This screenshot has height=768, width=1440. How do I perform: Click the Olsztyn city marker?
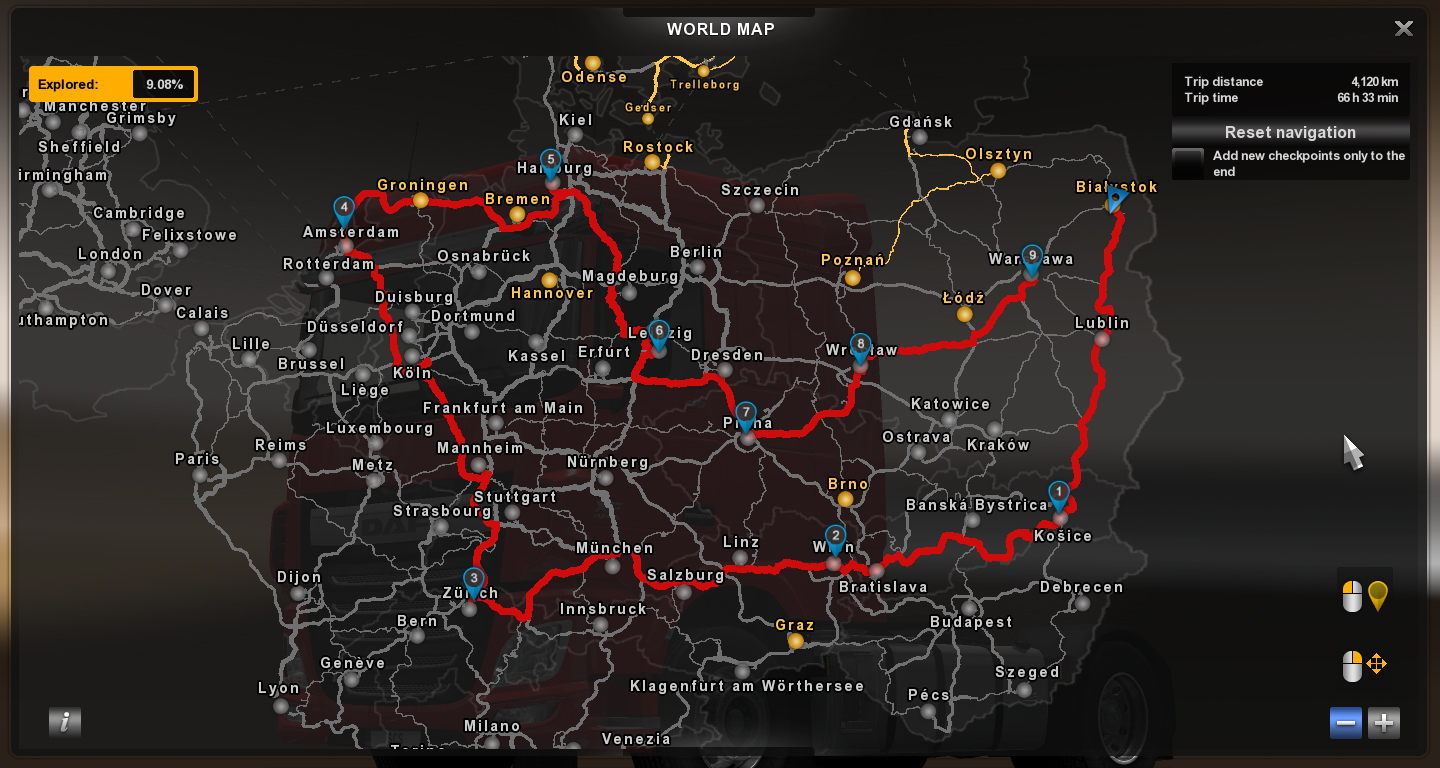(996, 172)
